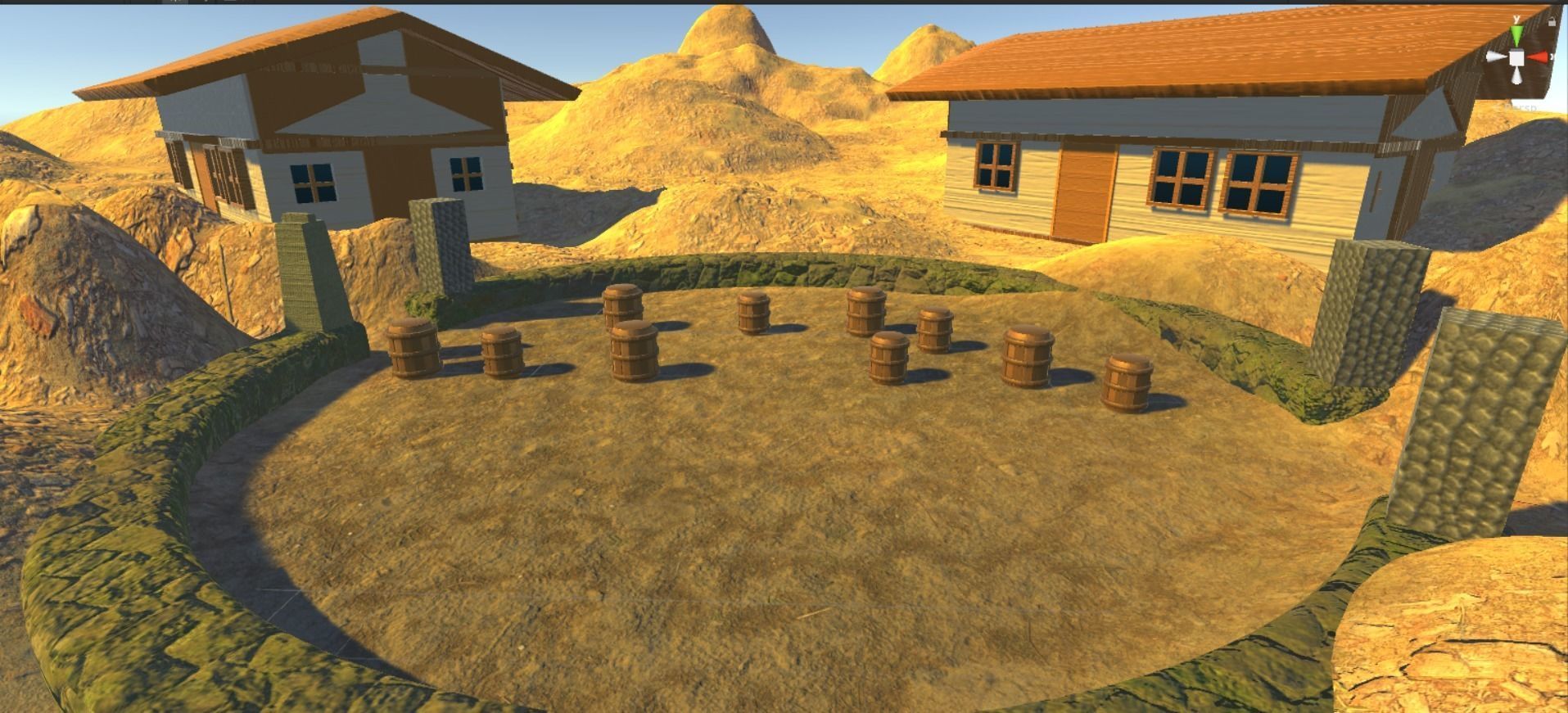Click the center cube of the scene gizmo
This screenshot has width=1568, height=713.
point(1516,57)
